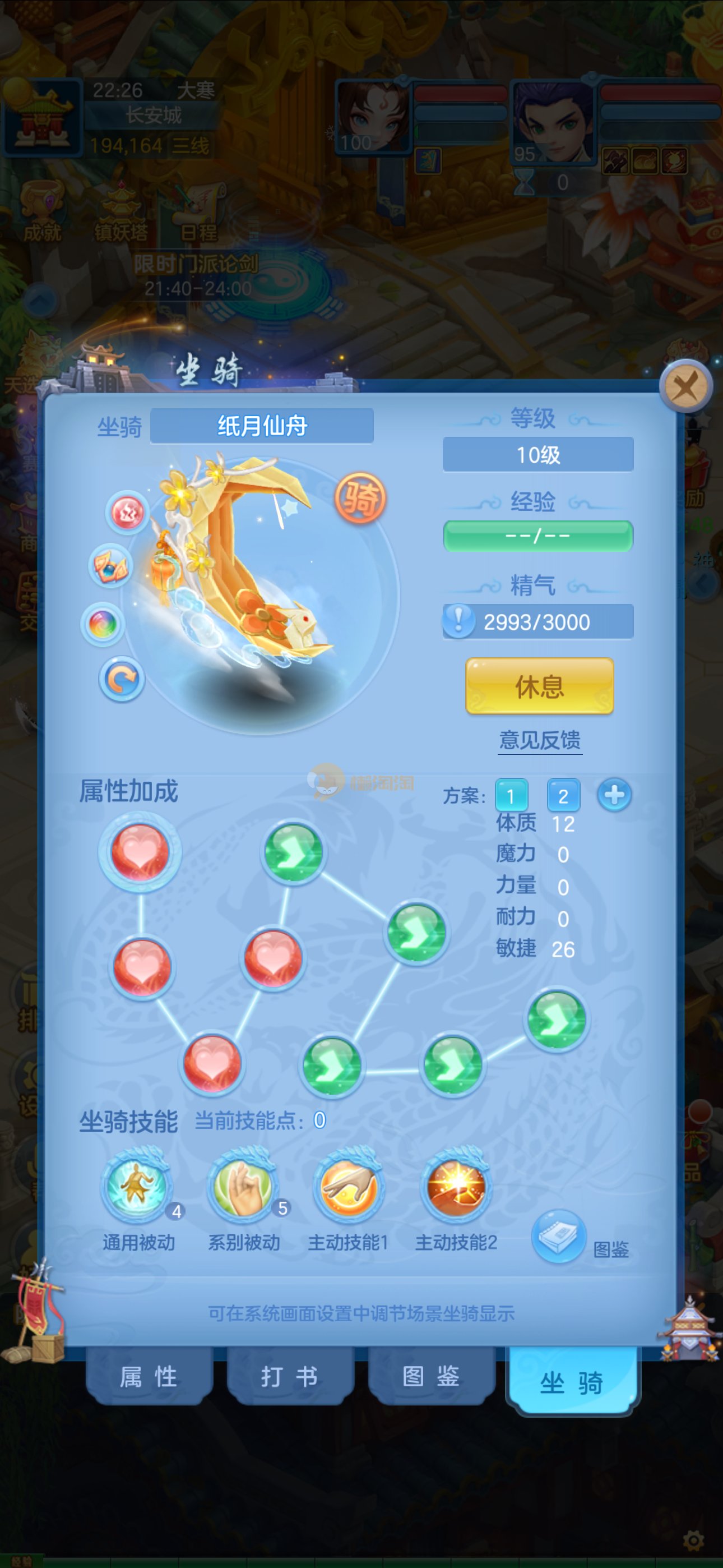The width and height of the screenshot is (723, 1568).
Task: Open the color wheel dye icon
Action: 103,624
